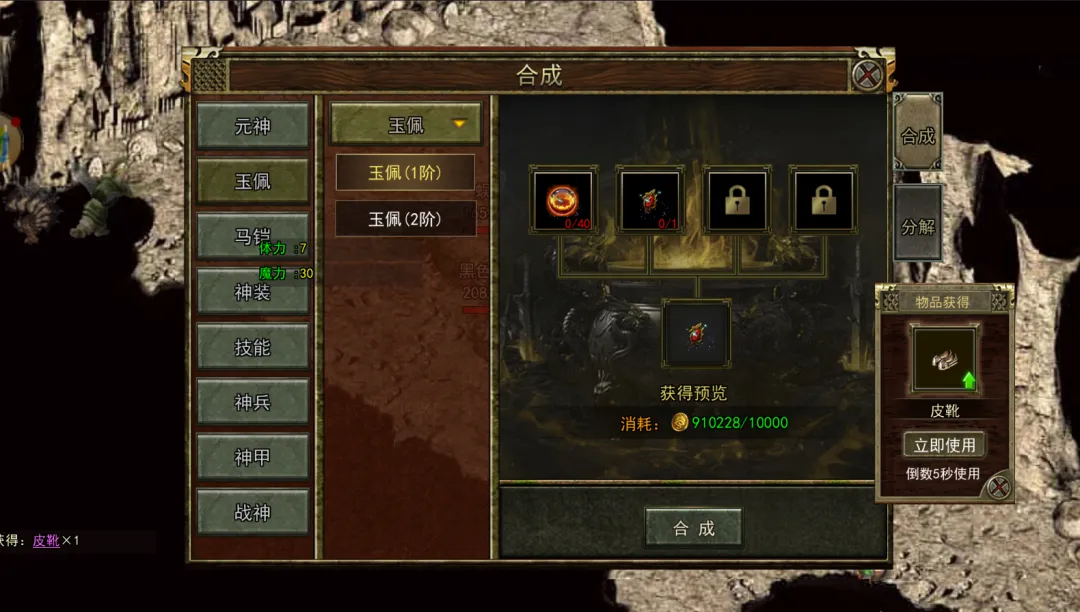Viewport: 1080px width, 612px height.
Task: Expand the 玉佩 dropdown header
Action: click(406, 124)
